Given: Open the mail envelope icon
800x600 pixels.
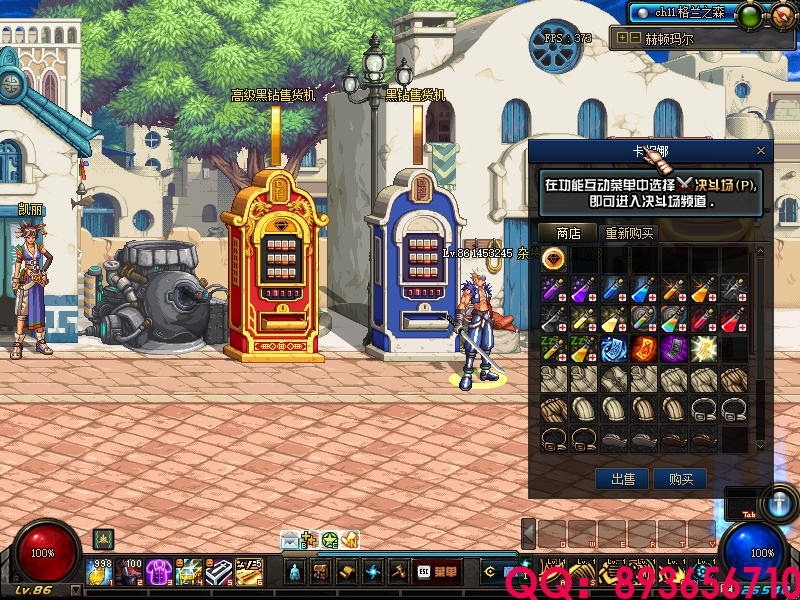Looking at the screenshot, I should tap(288, 540).
